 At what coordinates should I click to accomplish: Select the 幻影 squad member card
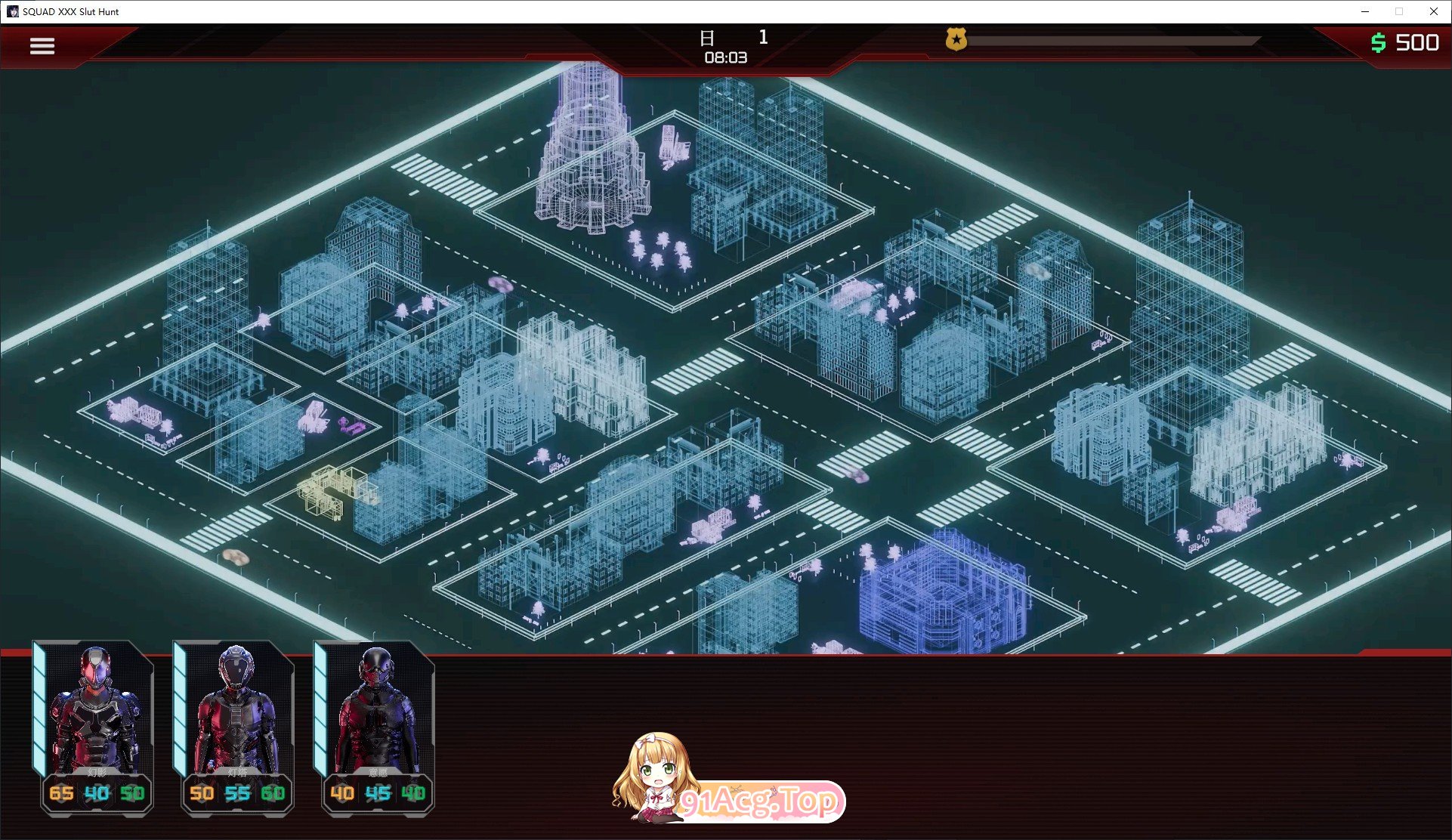[96, 718]
